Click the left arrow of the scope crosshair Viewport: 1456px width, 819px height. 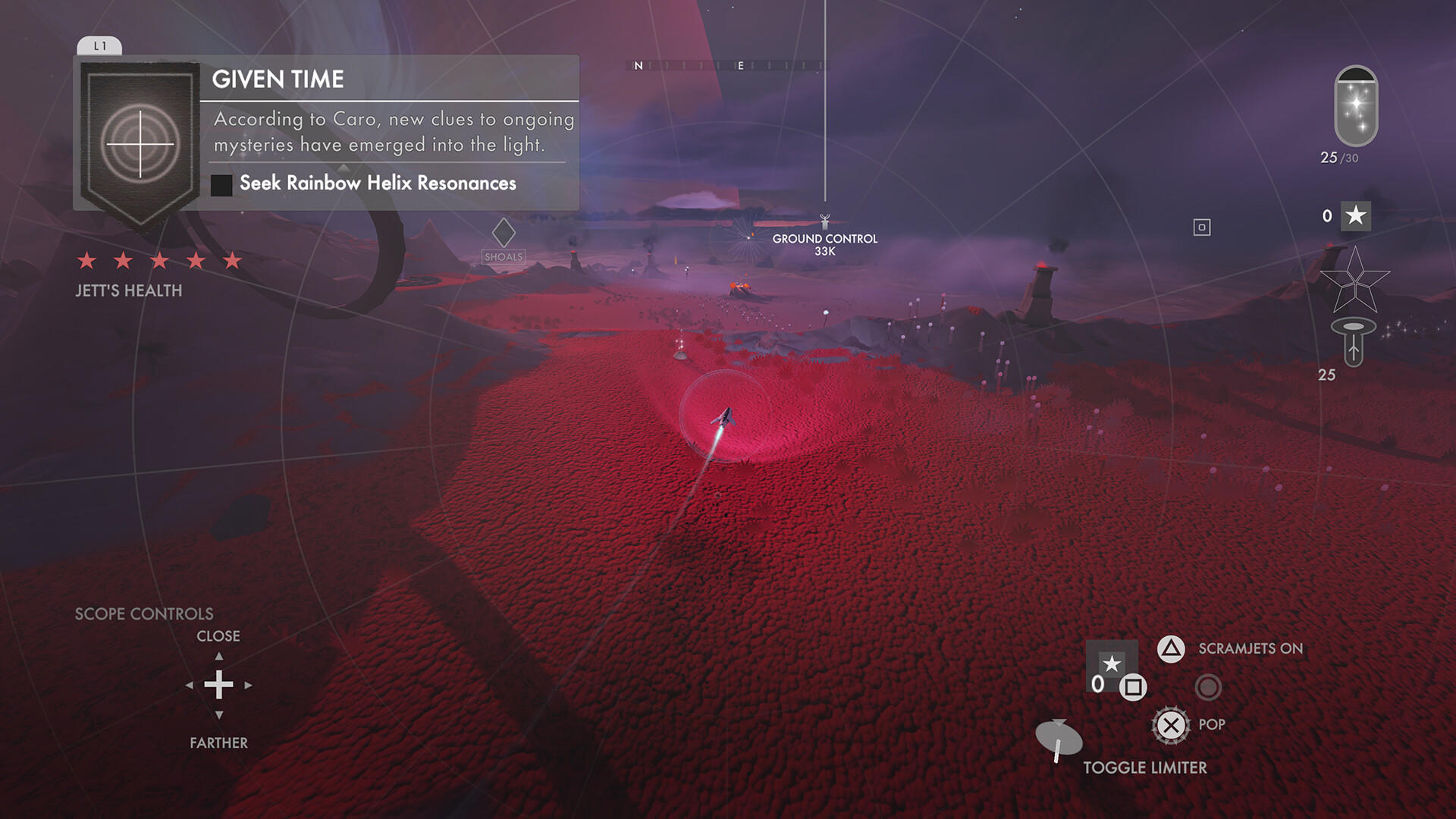click(x=189, y=685)
